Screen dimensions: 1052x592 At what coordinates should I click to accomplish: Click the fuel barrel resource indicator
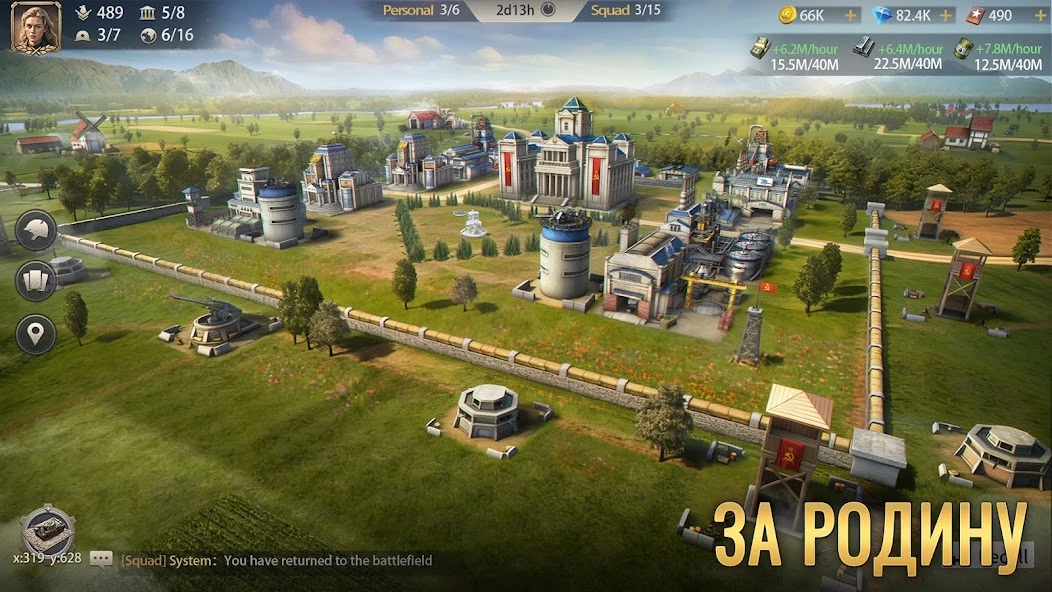pos(998,56)
